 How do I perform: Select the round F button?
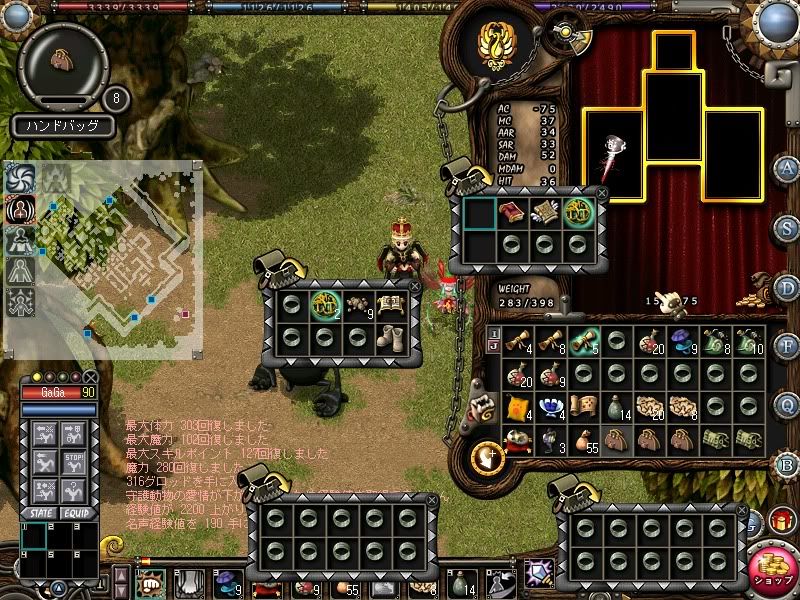pos(787,347)
